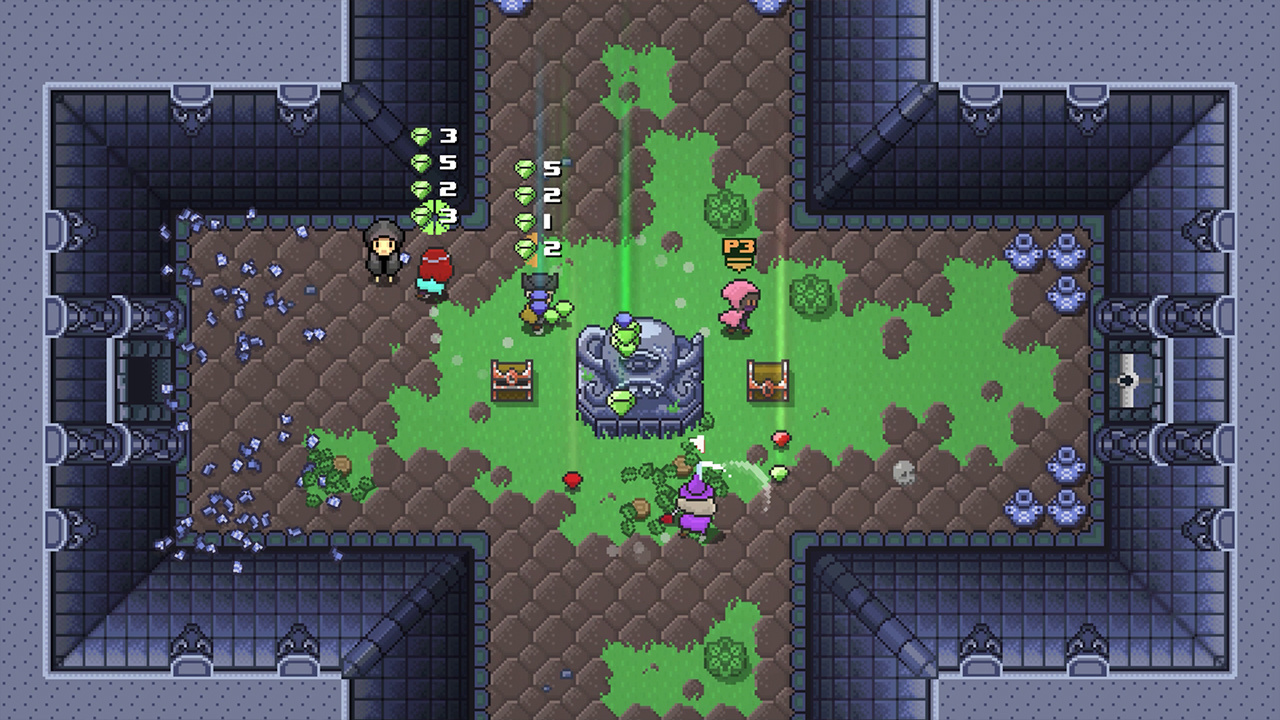The width and height of the screenshot is (1280, 720).
Task: Select the purple wizard character
Action: click(x=697, y=505)
